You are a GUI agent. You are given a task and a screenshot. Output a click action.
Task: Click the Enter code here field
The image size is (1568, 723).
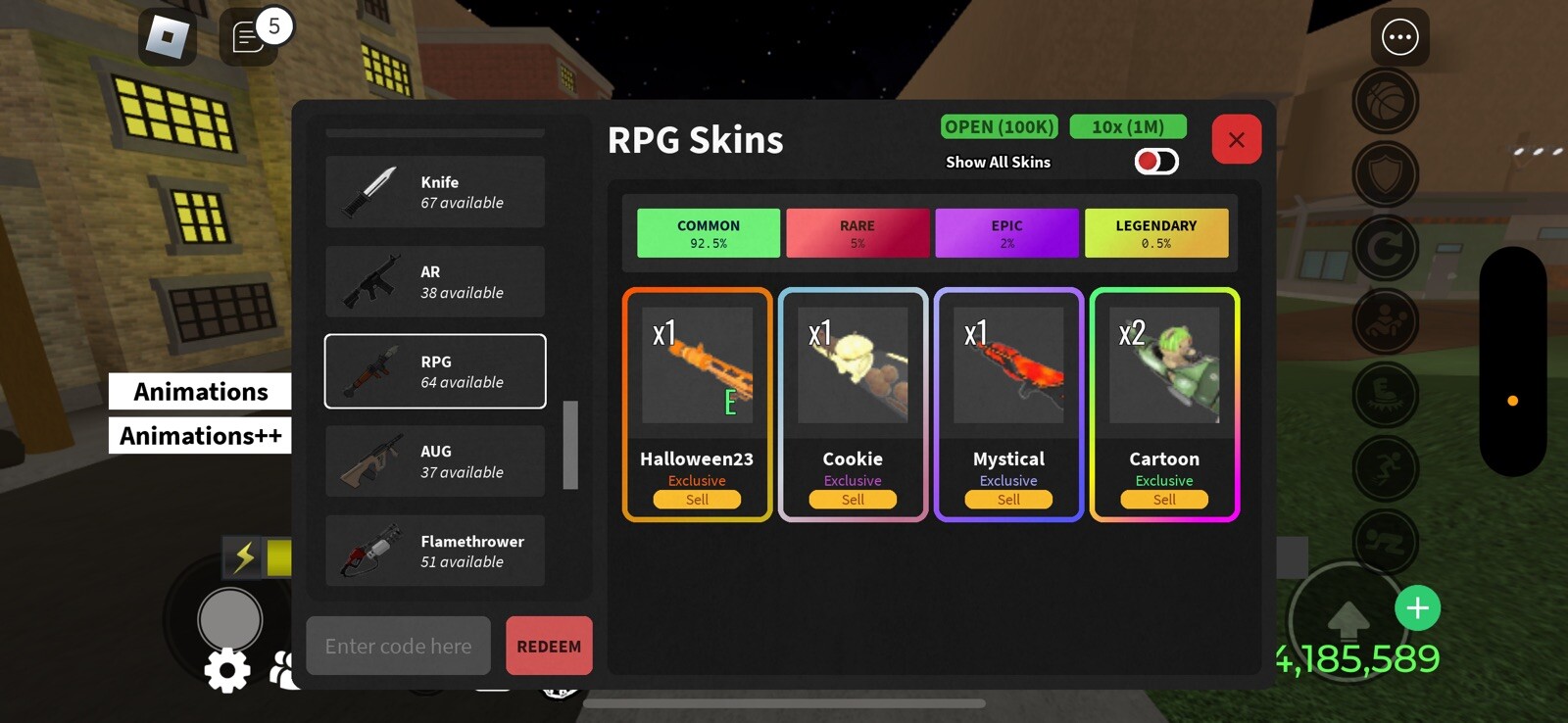[x=398, y=646]
